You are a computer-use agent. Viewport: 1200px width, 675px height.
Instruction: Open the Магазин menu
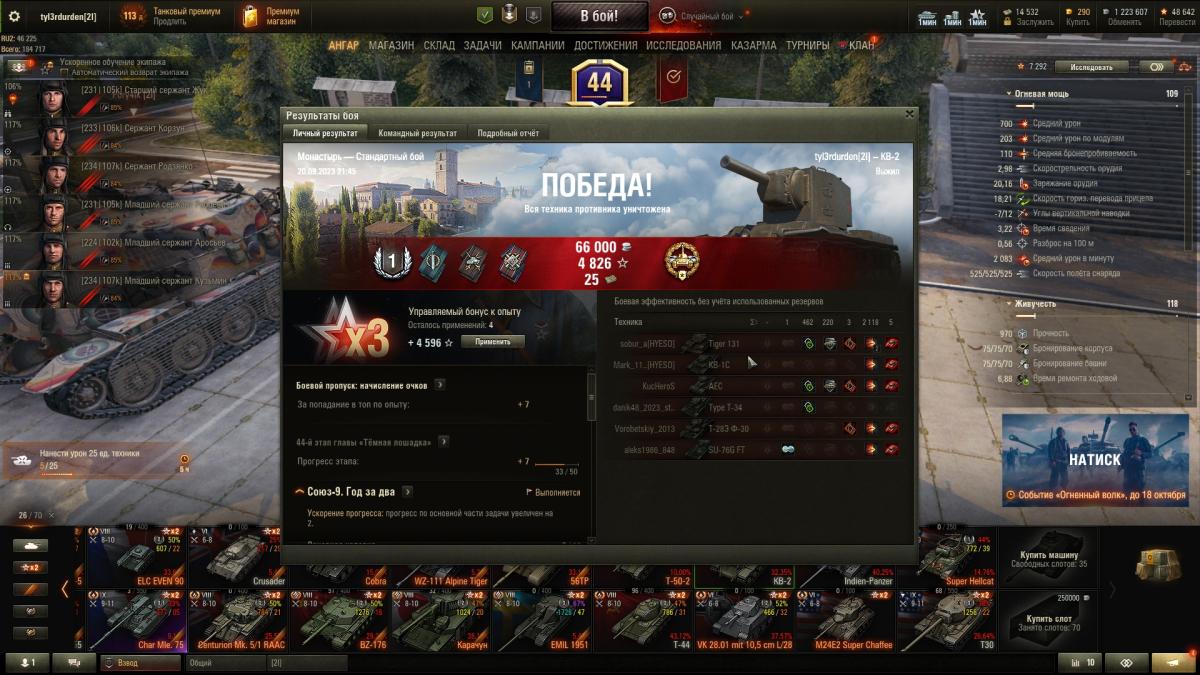391,45
